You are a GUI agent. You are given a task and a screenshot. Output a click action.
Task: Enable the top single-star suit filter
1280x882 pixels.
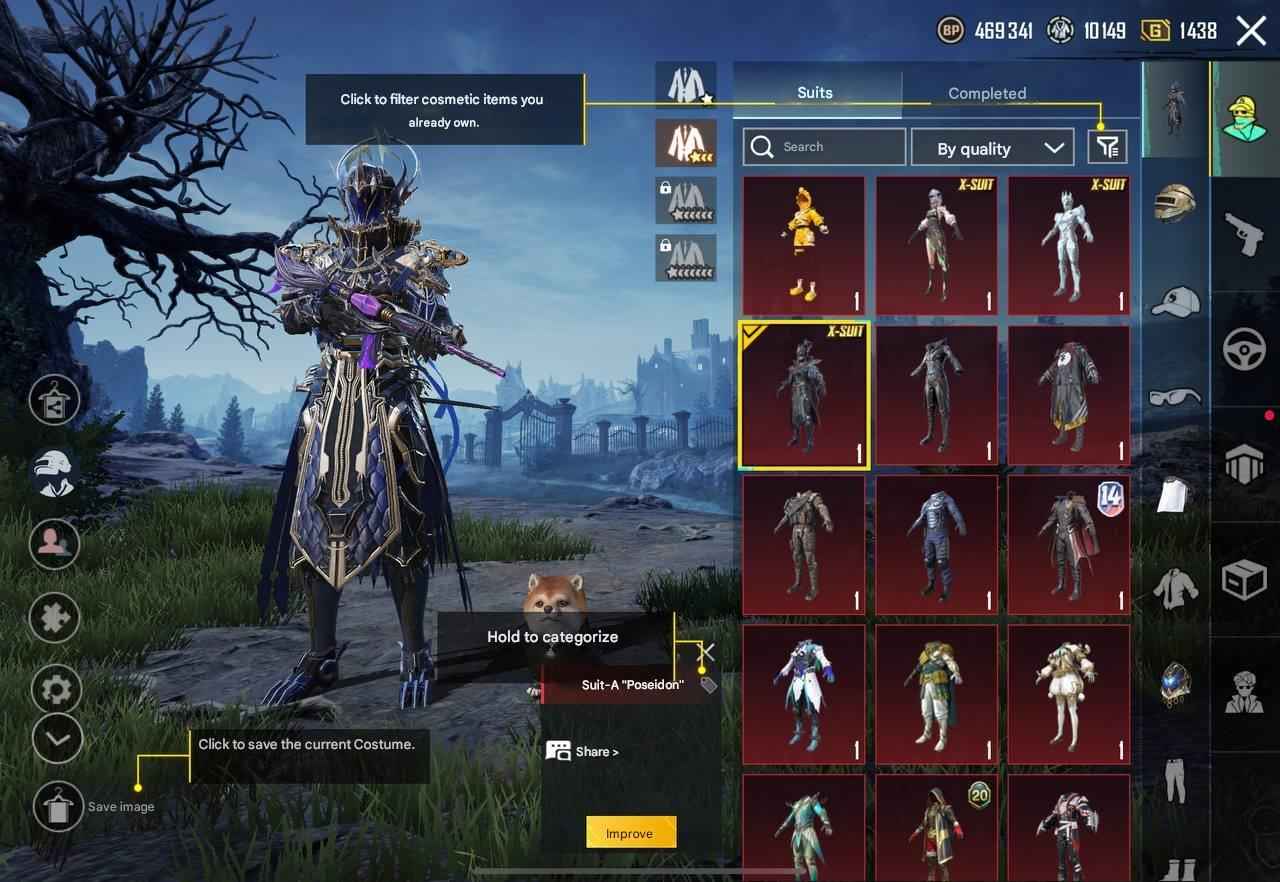pyautogui.click(x=685, y=85)
